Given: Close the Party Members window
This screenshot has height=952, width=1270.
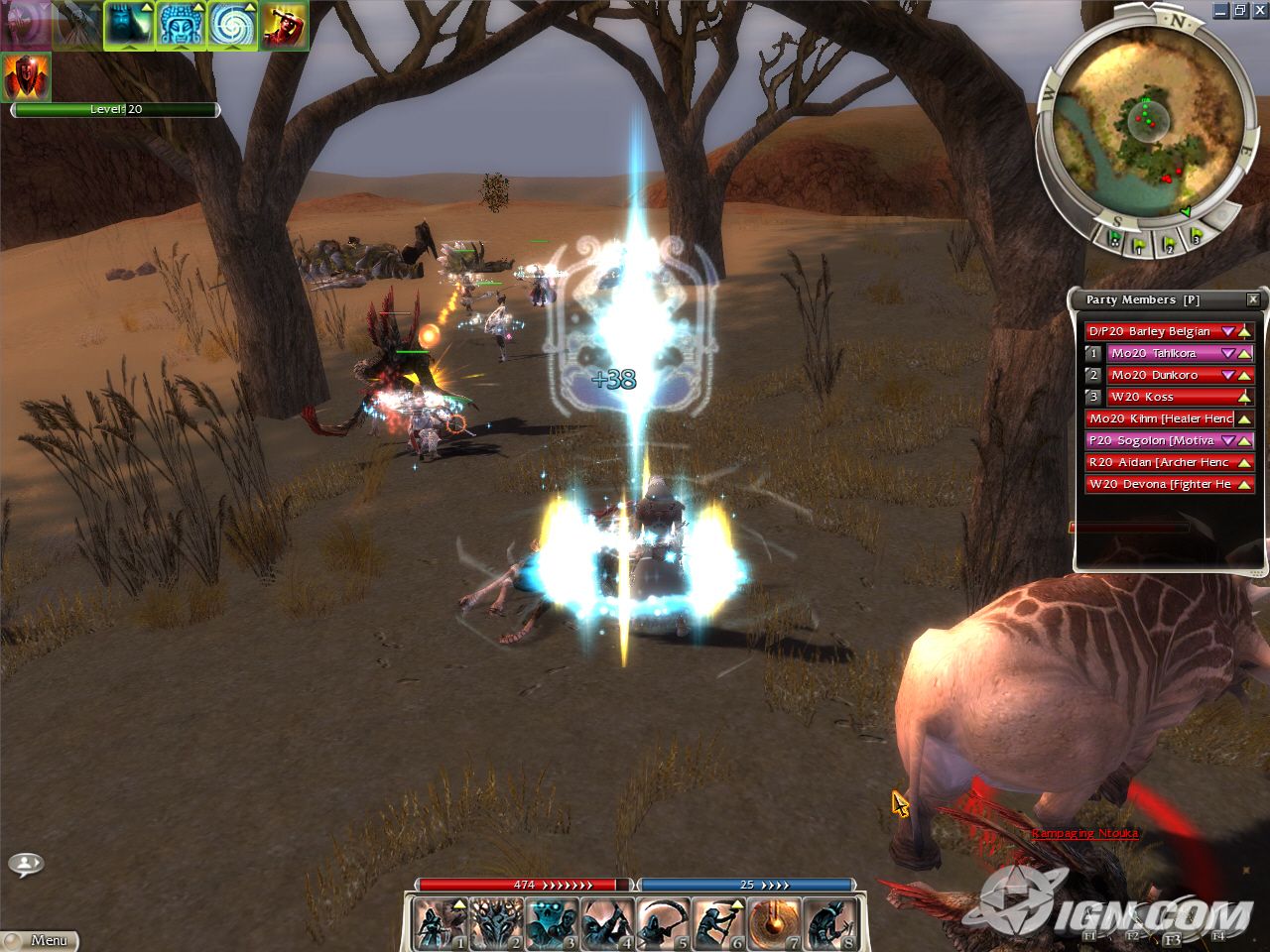Looking at the screenshot, I should tap(1252, 299).
